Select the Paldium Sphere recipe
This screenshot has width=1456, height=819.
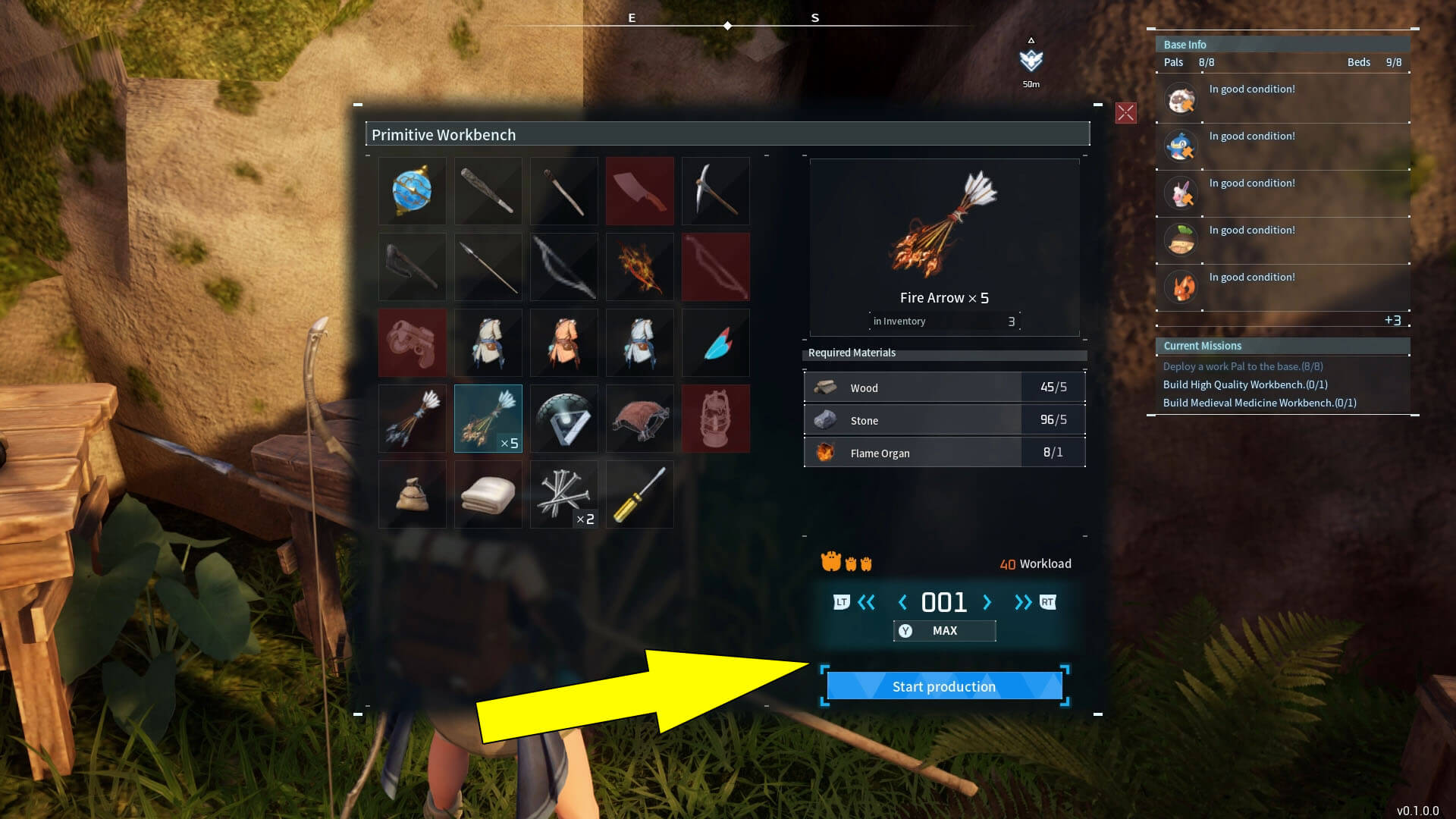click(x=412, y=190)
